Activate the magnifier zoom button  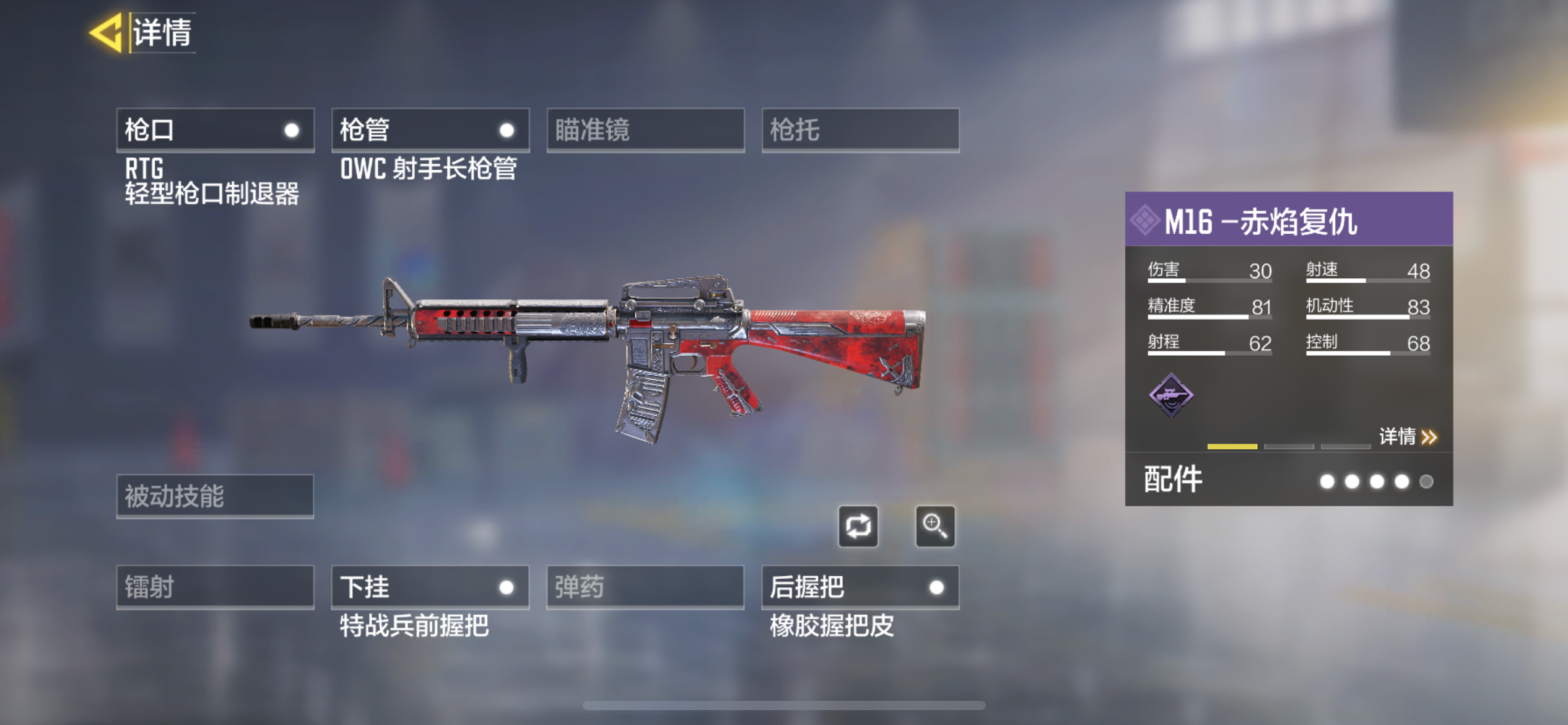tap(935, 527)
